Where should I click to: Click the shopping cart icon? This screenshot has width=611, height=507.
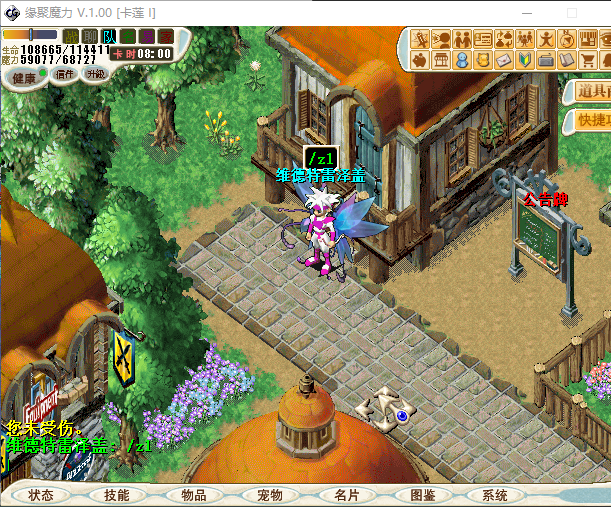pos(587,61)
